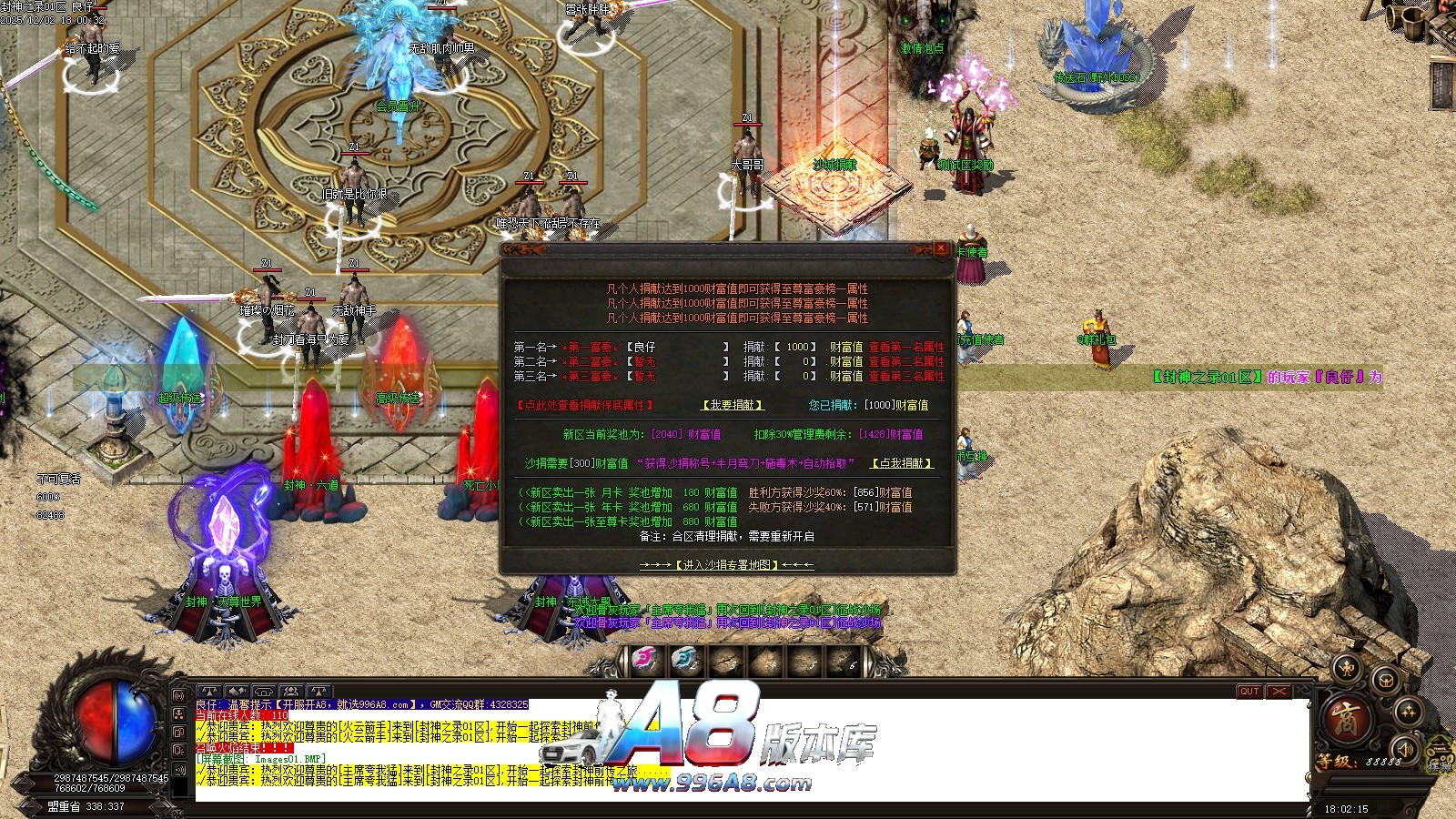Open the sparkle skills round icon

click(x=1408, y=712)
